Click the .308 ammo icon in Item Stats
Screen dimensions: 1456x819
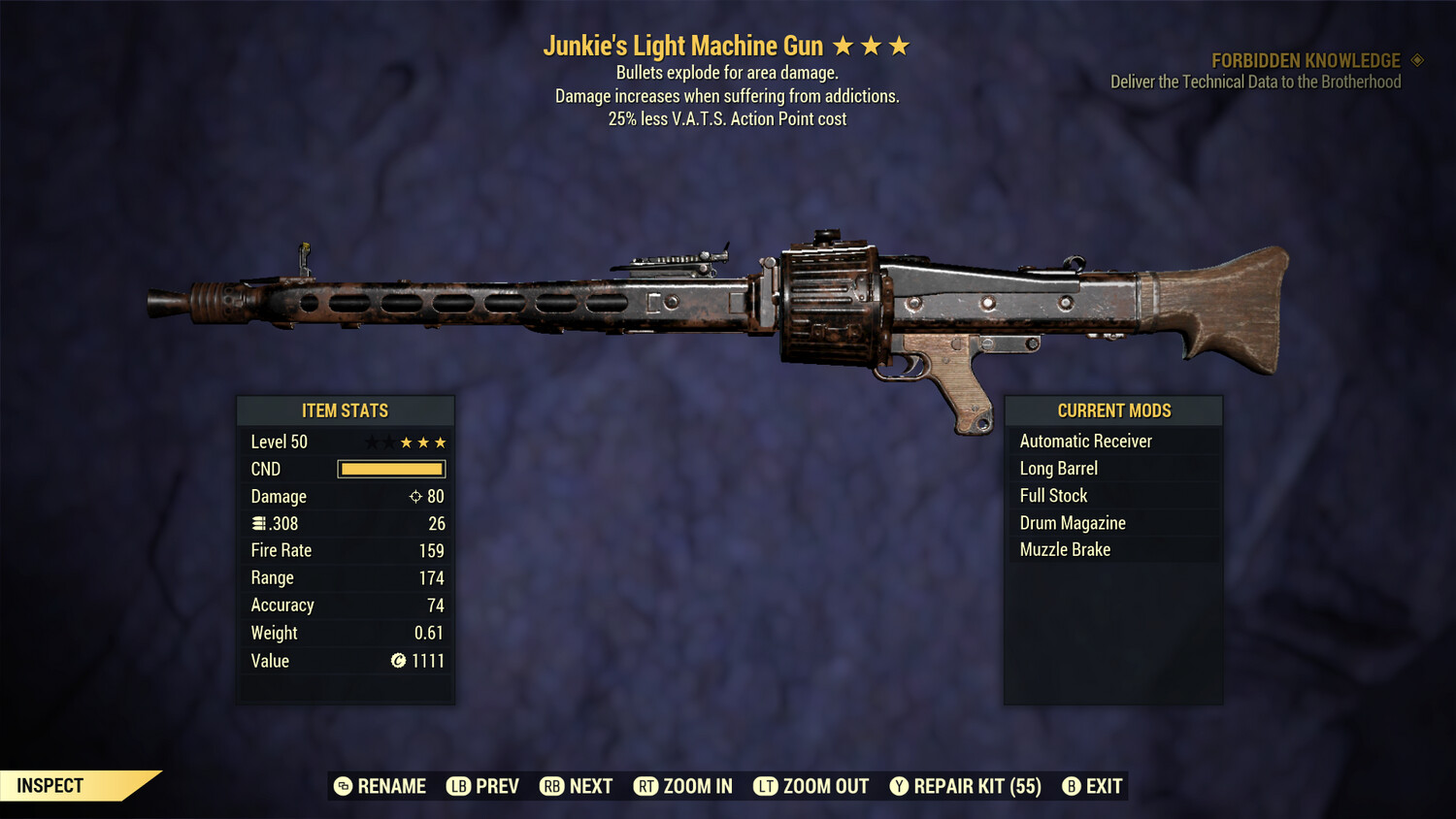[256, 523]
